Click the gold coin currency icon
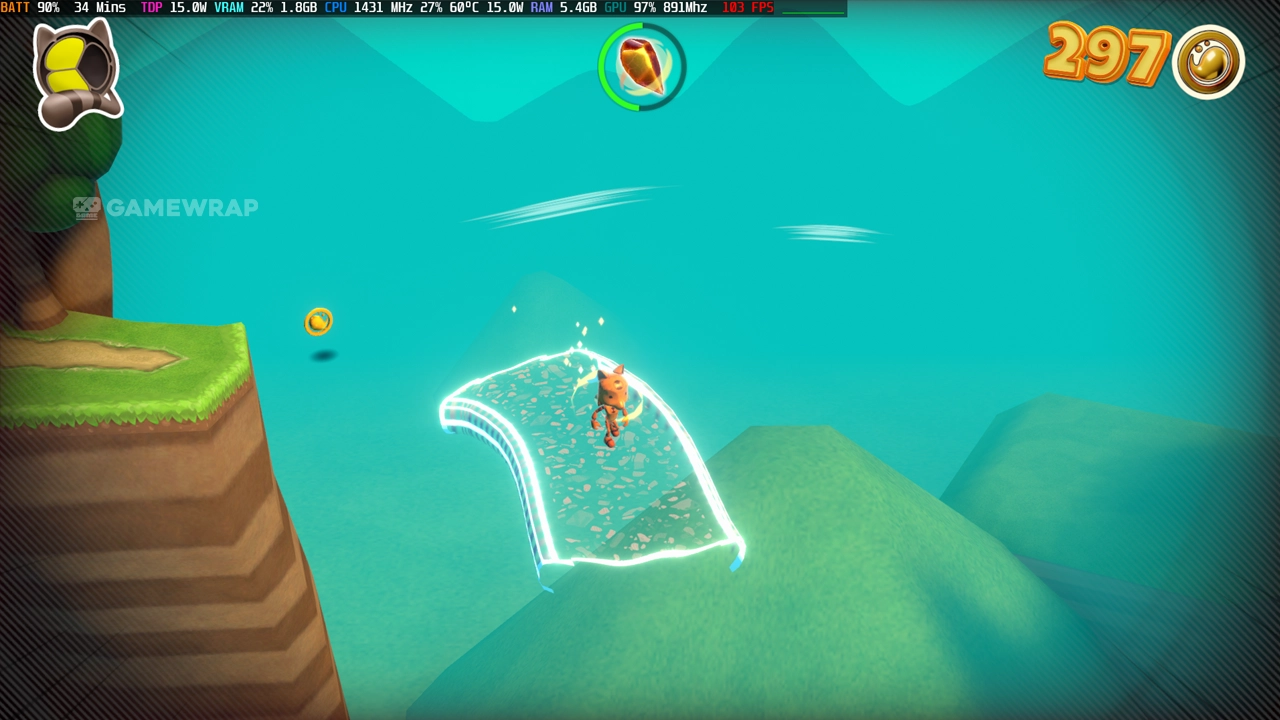Viewport: 1280px width, 720px height. tap(1208, 62)
